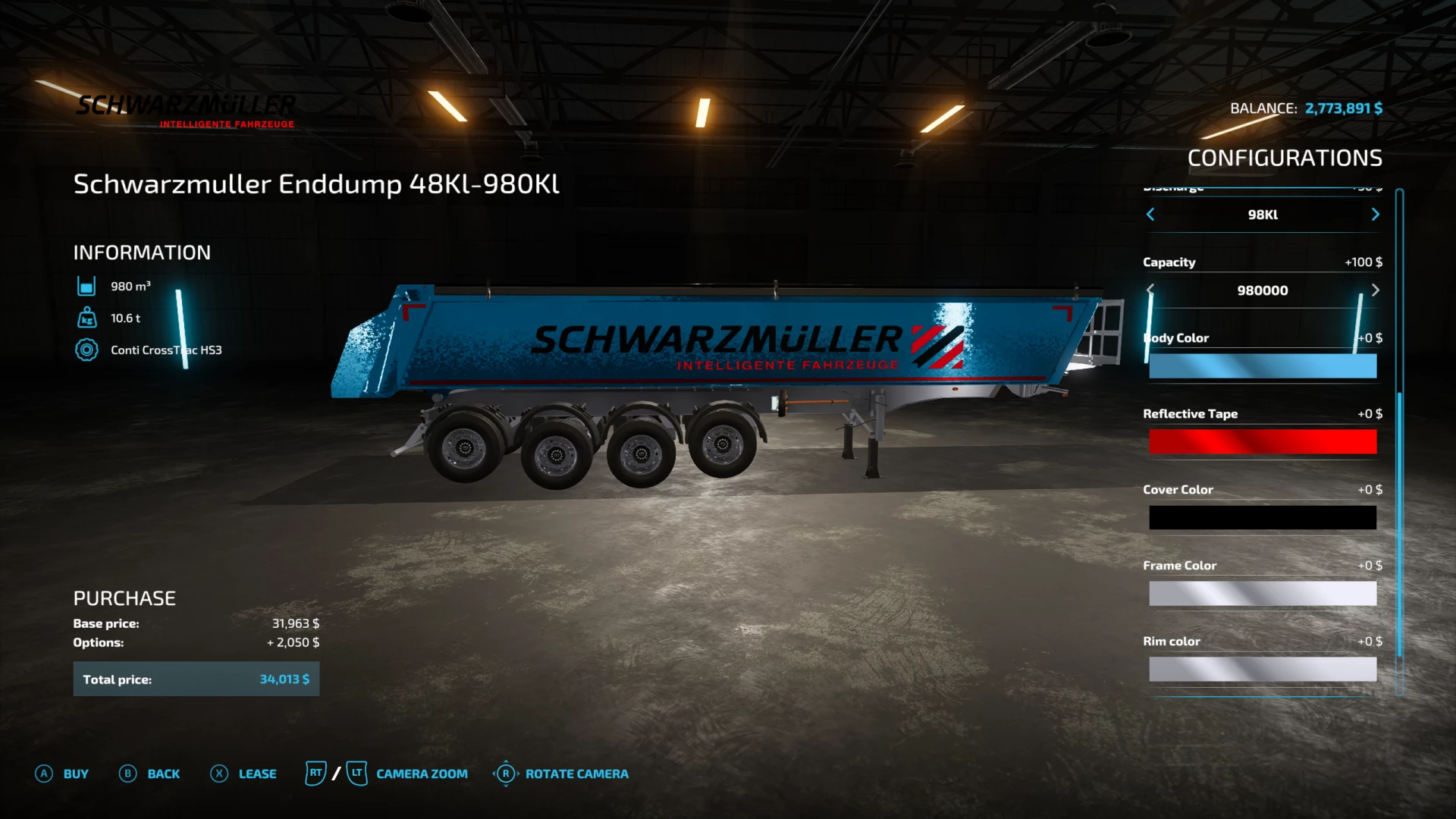
Task: Change the blue Body Color swatch
Action: click(x=1263, y=366)
